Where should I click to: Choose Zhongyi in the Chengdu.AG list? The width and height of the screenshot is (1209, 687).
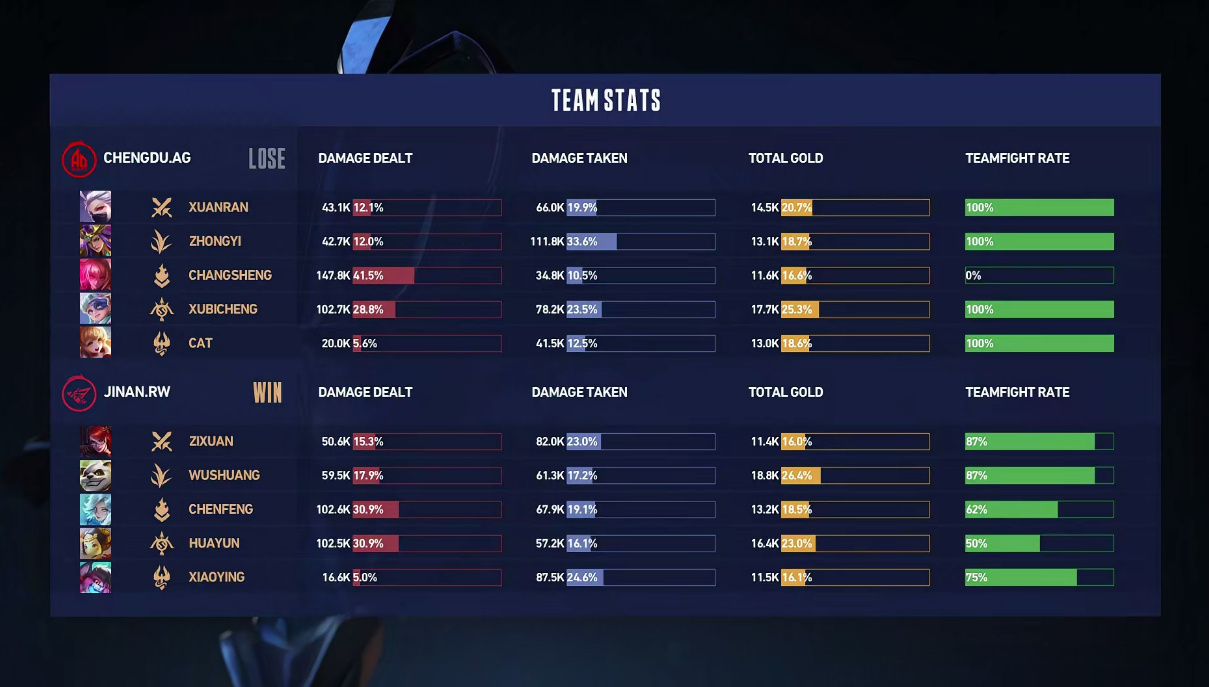[214, 241]
